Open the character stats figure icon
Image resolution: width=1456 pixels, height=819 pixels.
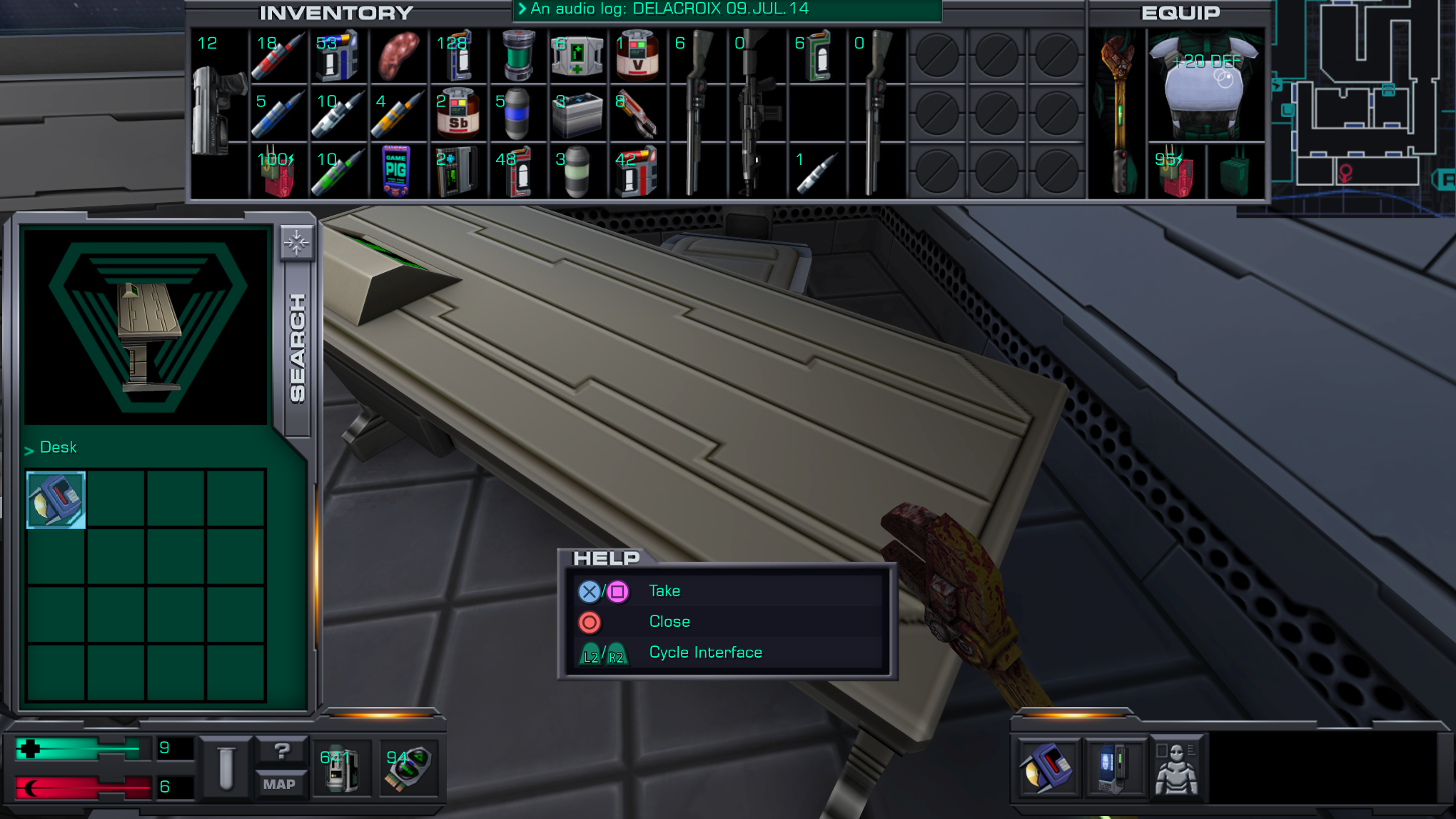tap(1176, 768)
